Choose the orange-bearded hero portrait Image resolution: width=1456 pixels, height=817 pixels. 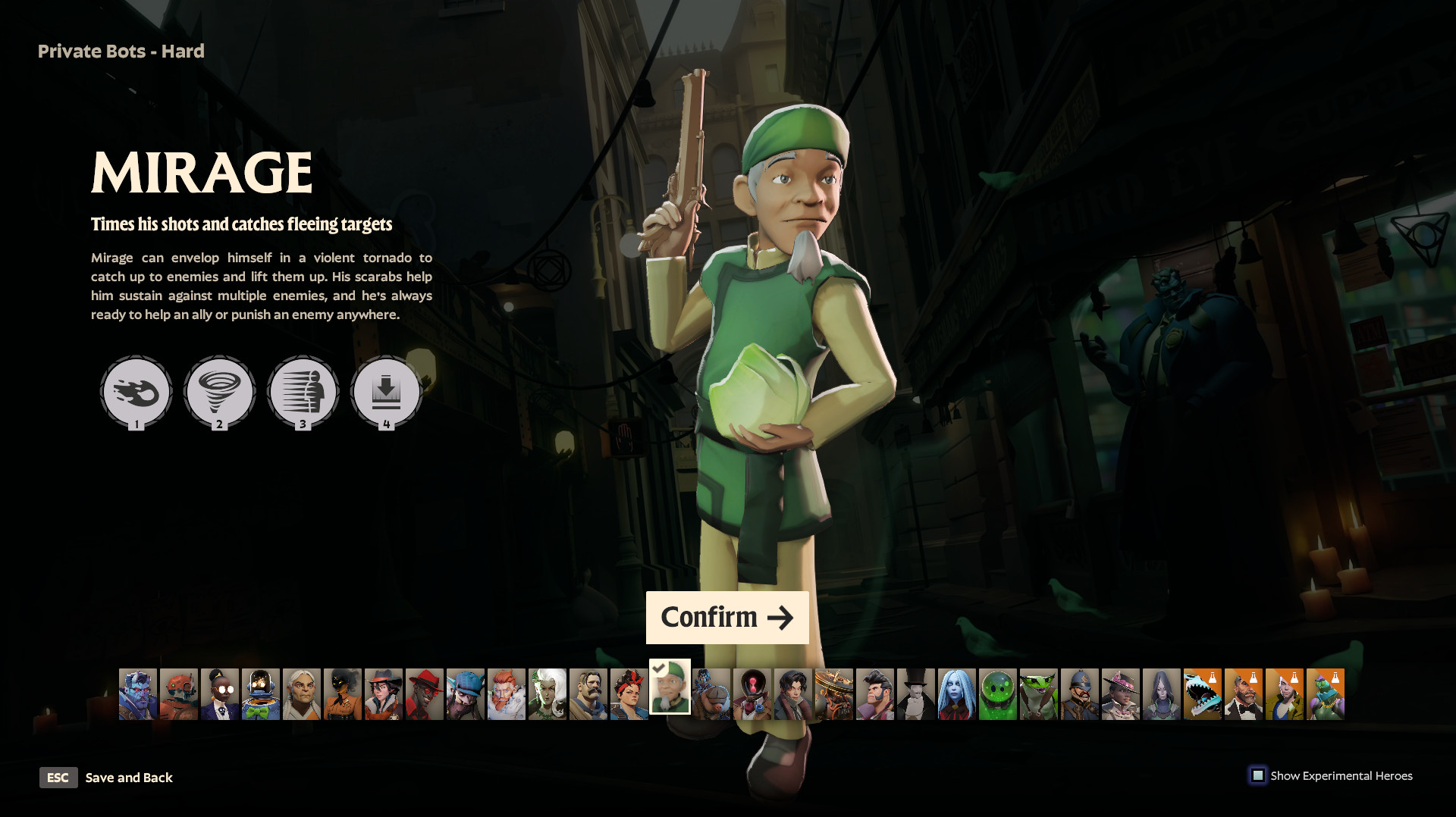click(507, 694)
